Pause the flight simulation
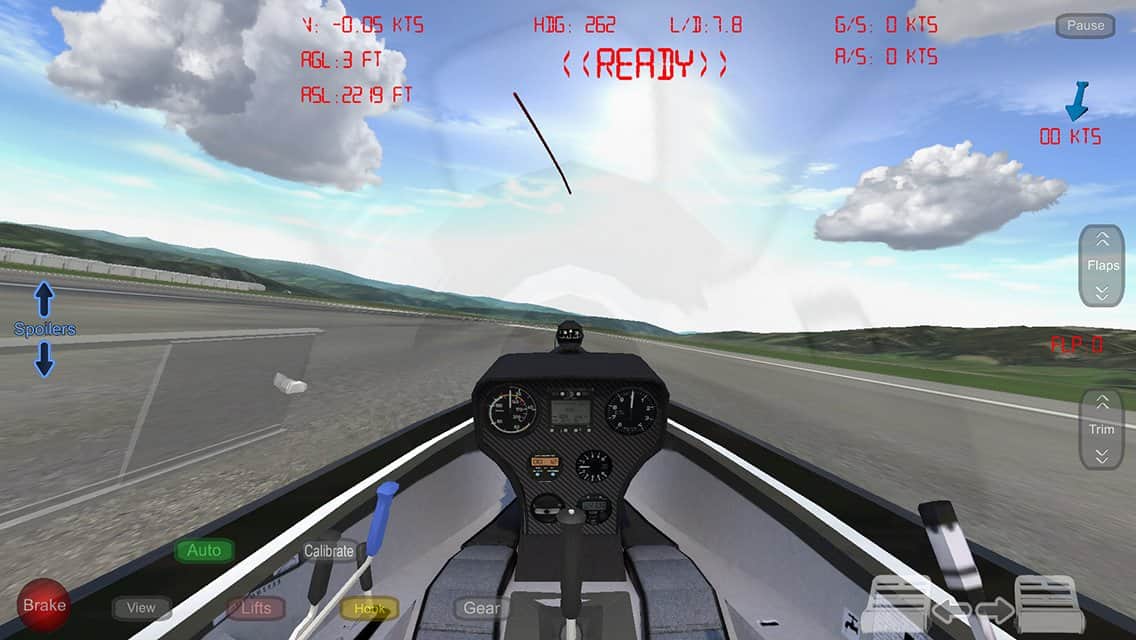The width and height of the screenshot is (1136, 640). click(1085, 26)
